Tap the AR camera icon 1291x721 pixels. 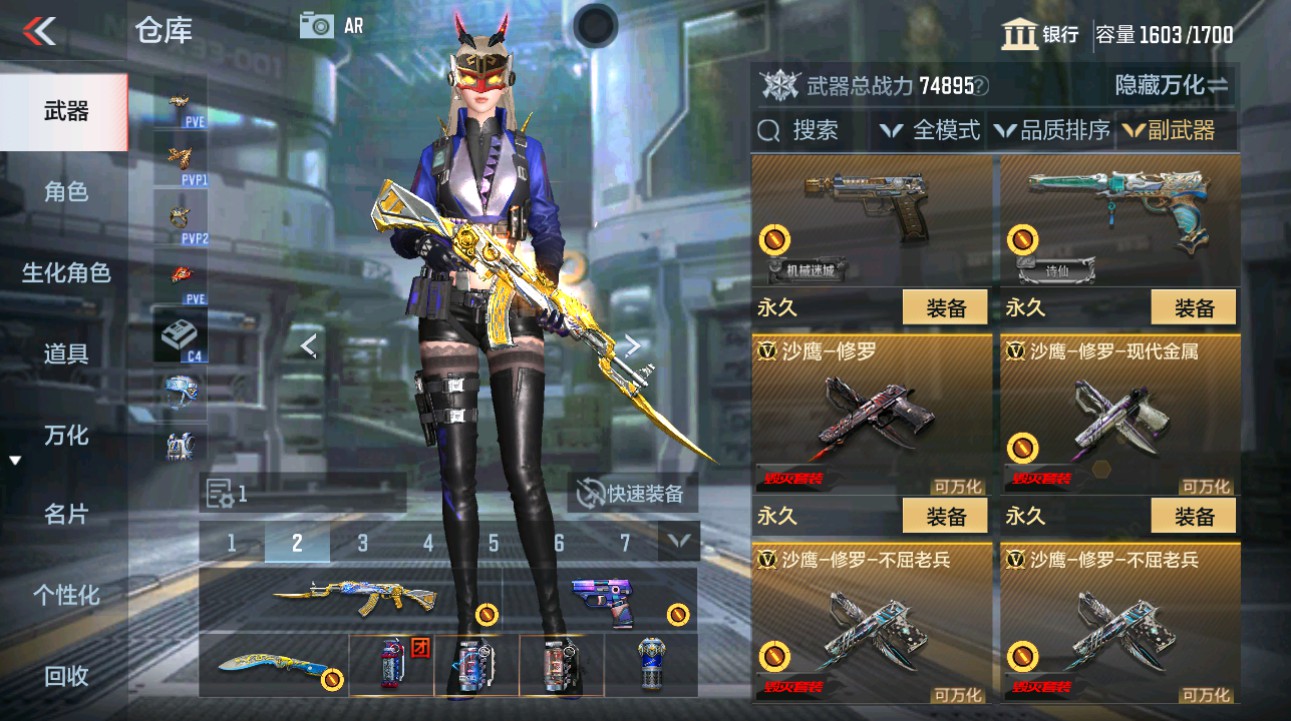(318, 27)
